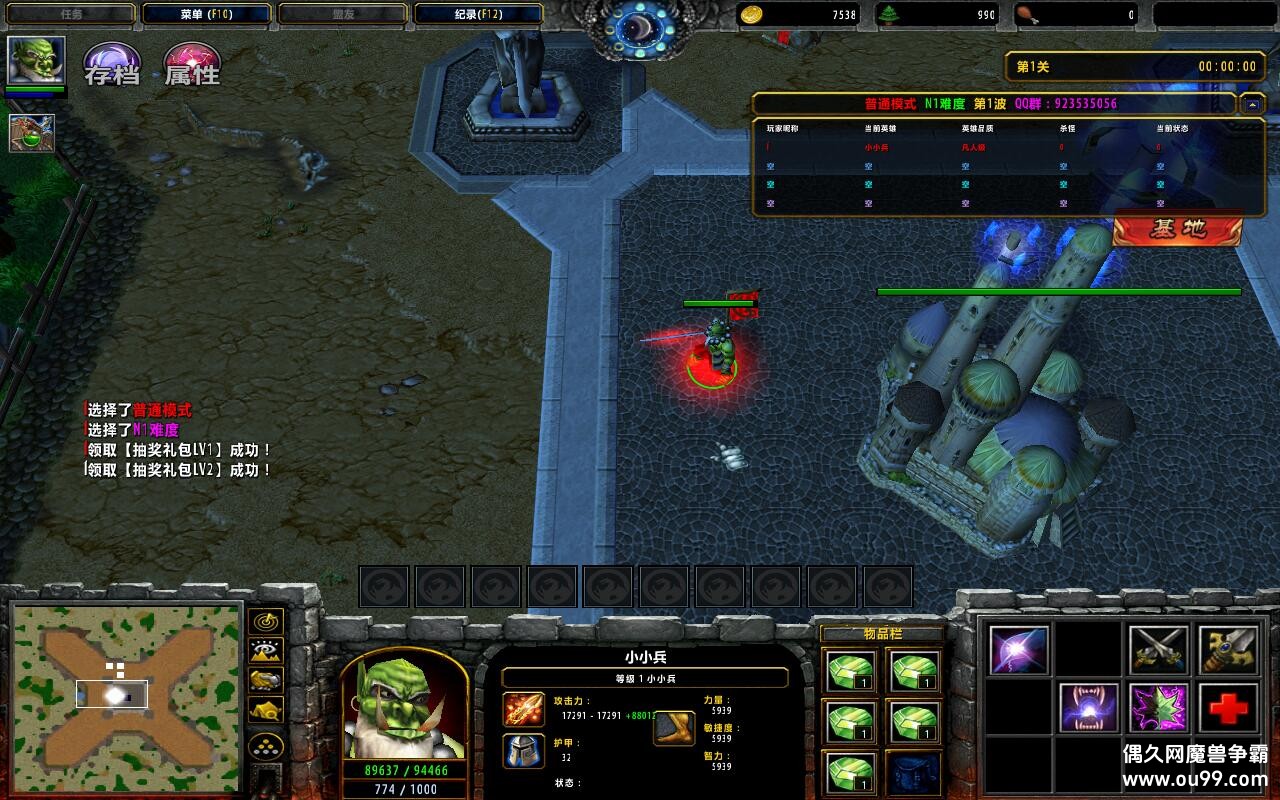The height and width of the screenshot is (800, 1280).
Task: Click the red 基地 base button
Action: tap(1177, 229)
